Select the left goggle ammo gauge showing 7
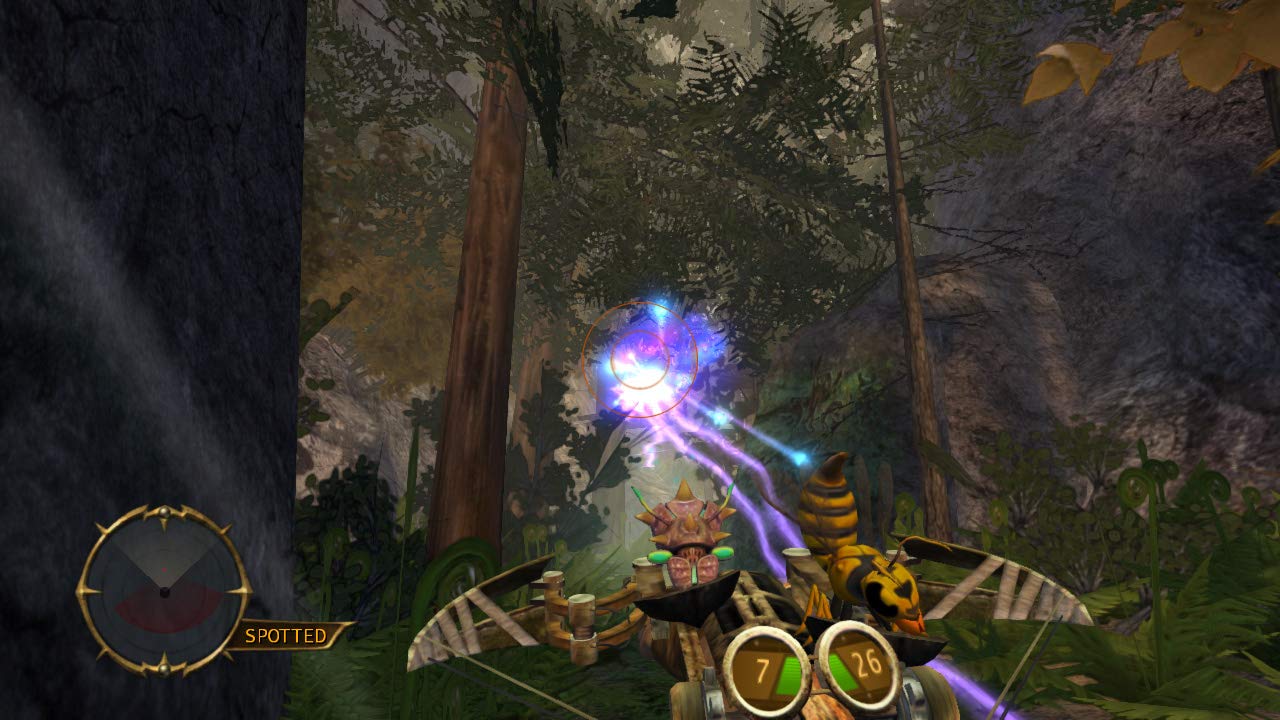 pyautogui.click(x=765, y=665)
